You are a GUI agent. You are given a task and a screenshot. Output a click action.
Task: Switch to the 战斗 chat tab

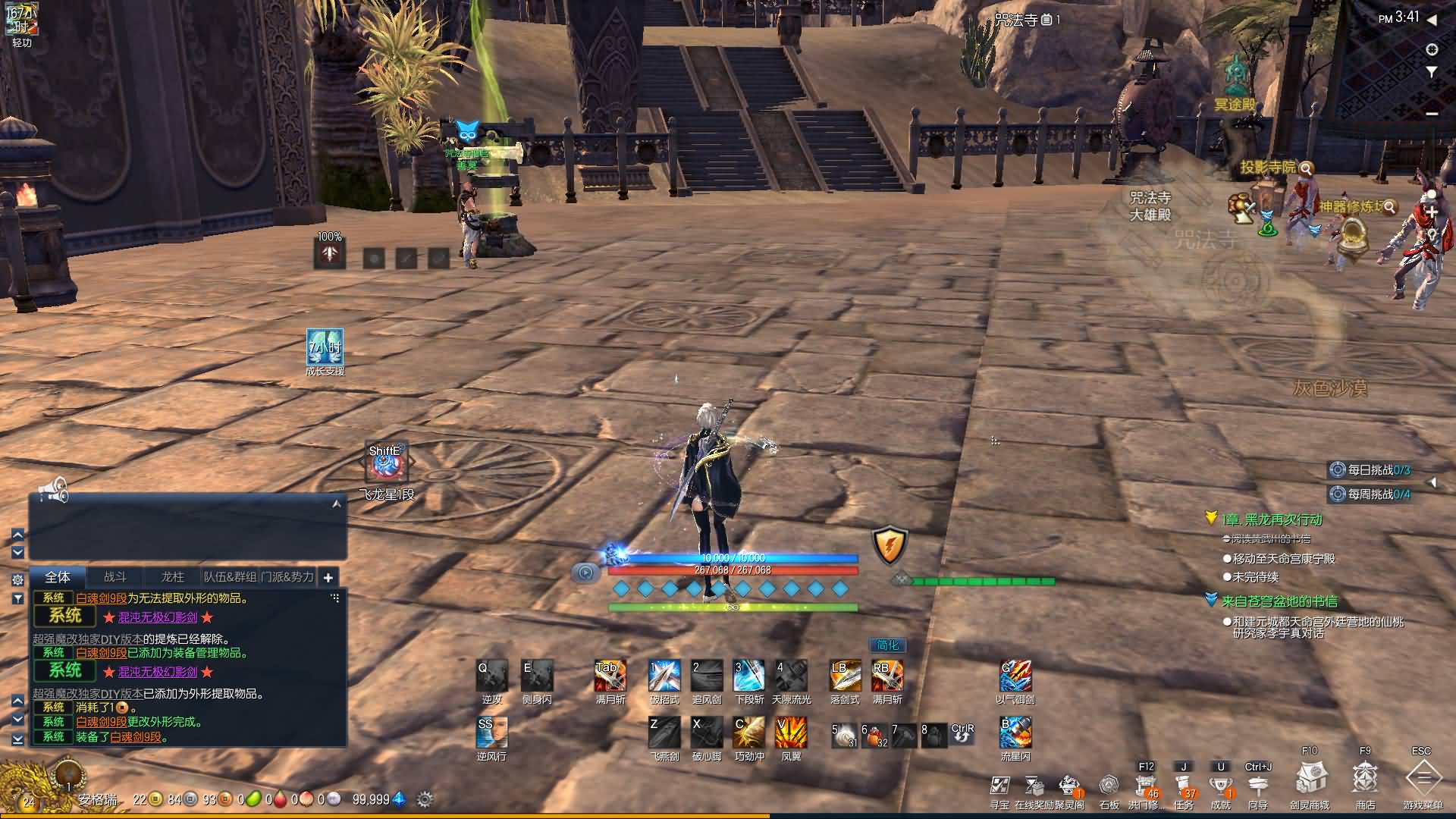115,577
